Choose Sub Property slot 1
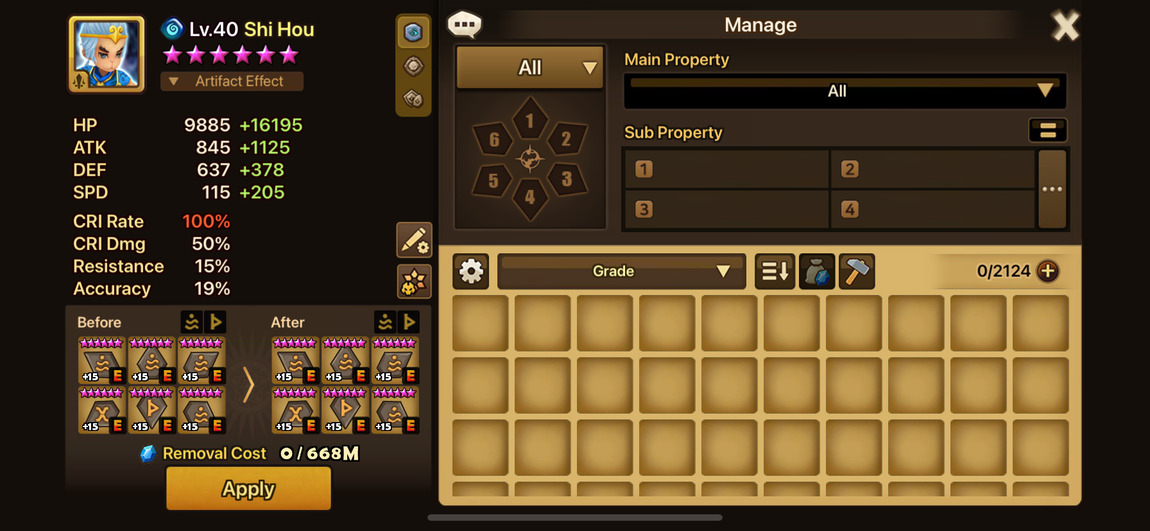Screen dimensions: 1150x531 coord(727,169)
